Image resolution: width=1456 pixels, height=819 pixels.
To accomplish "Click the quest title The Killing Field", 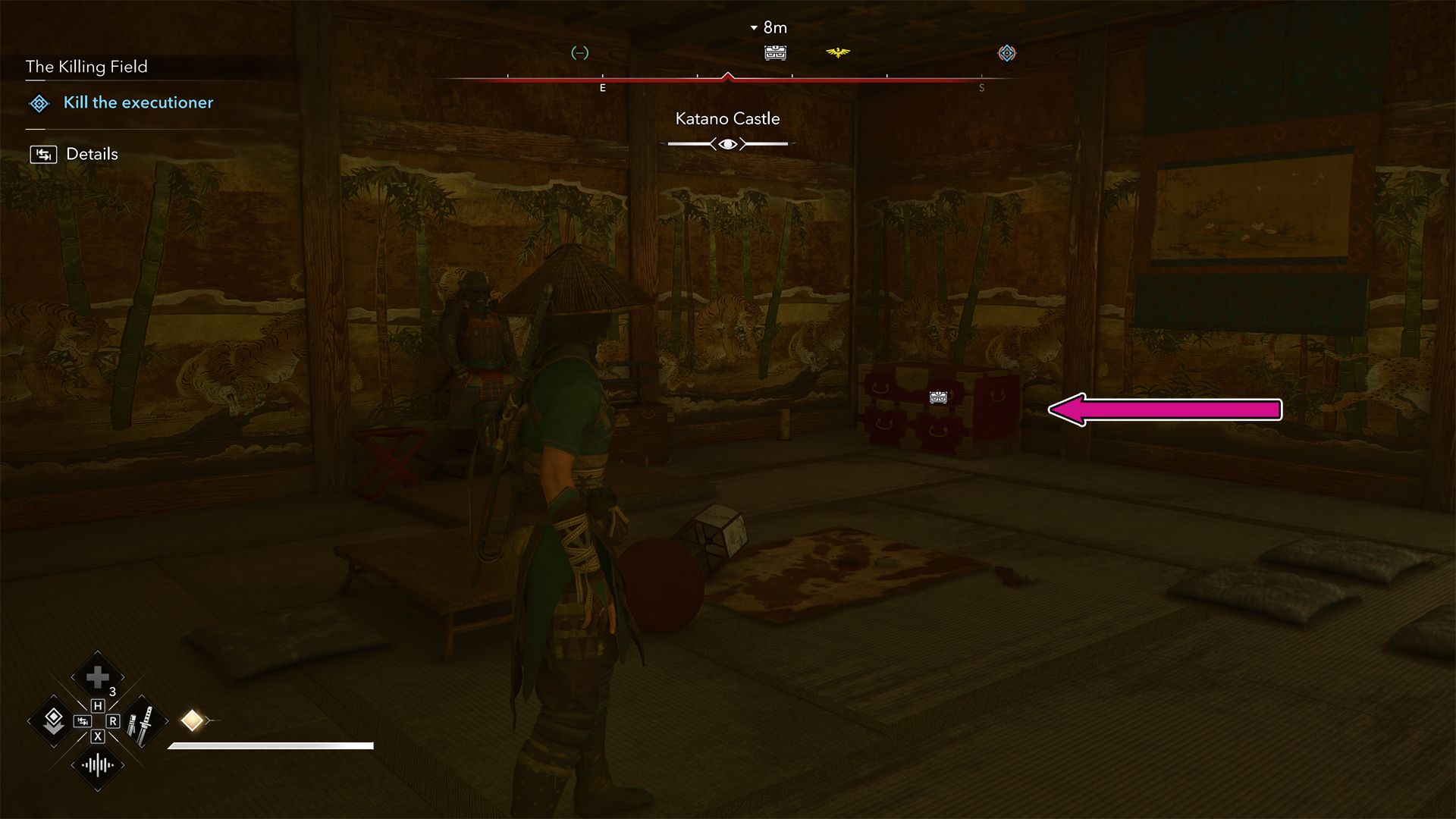I will (86, 67).
